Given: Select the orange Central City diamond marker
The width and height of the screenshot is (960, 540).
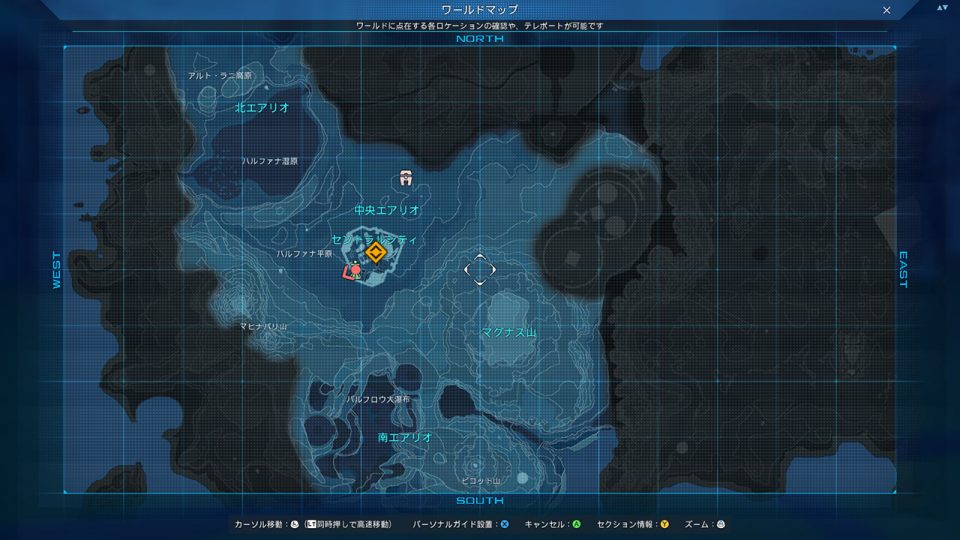Looking at the screenshot, I should pyautogui.click(x=375, y=252).
